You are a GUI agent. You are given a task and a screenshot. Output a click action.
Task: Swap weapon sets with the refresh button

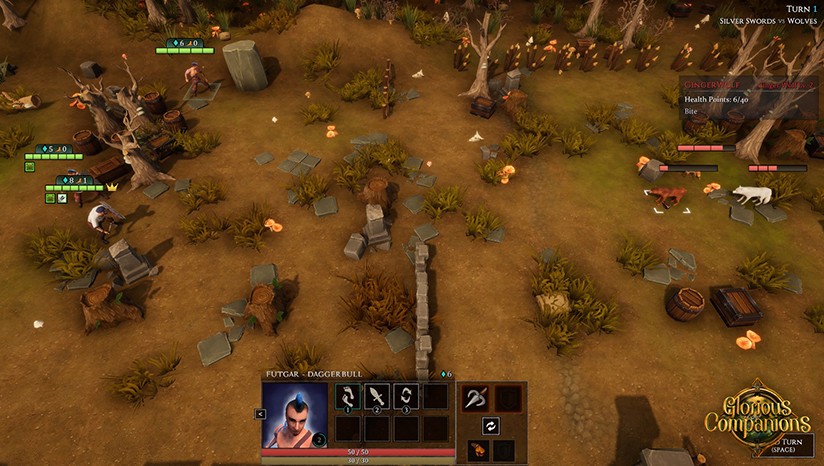[x=491, y=426]
